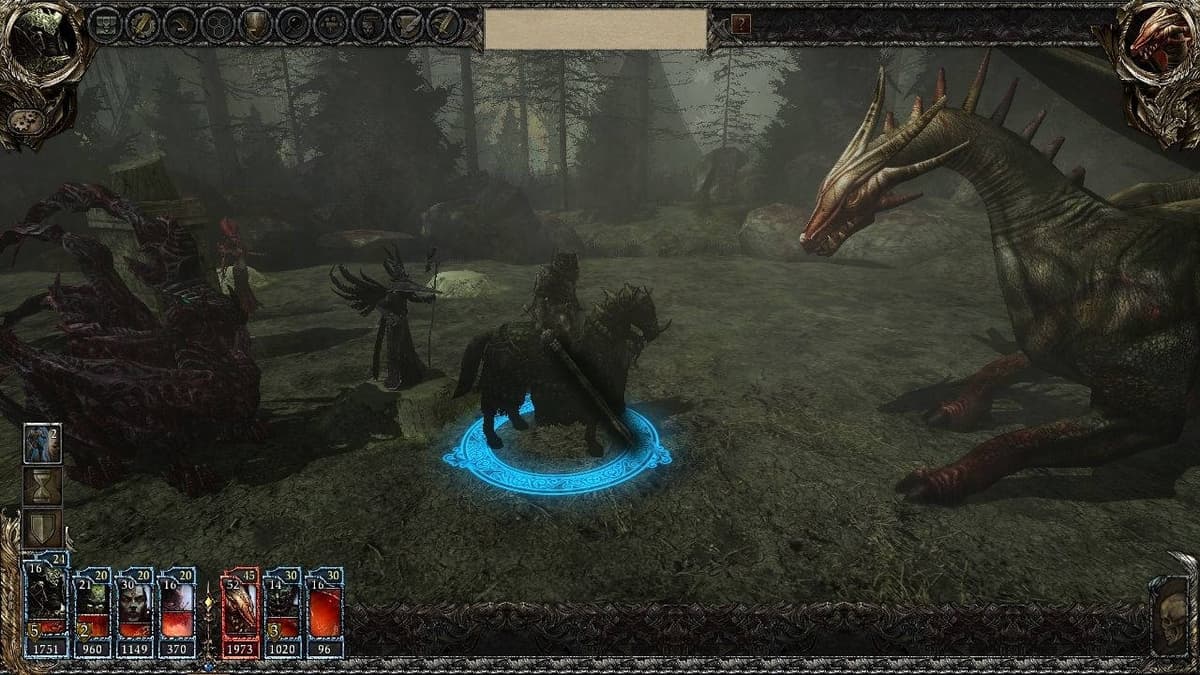Open the red question mark help button
This screenshot has height=675, width=1200.
(x=741, y=24)
